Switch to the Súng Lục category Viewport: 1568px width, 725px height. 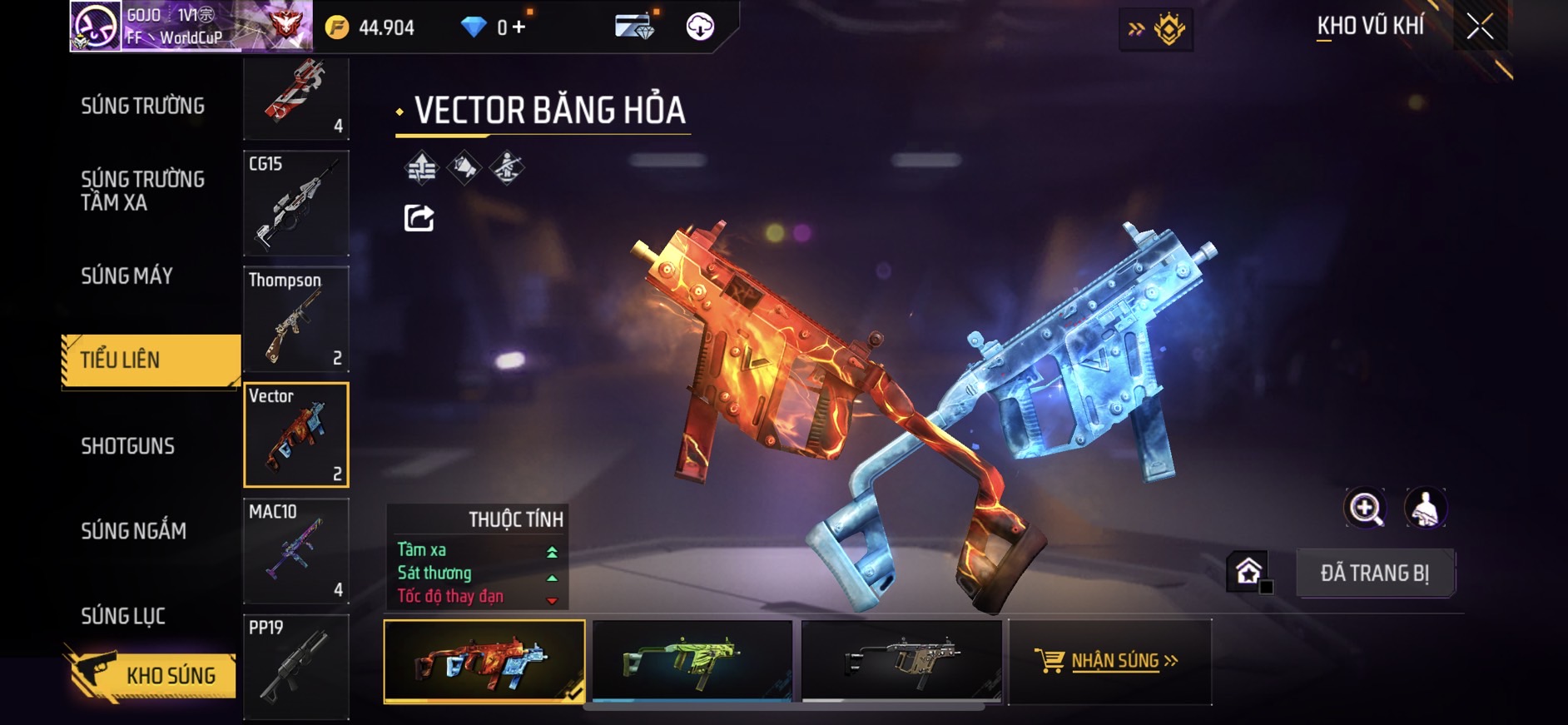(x=123, y=616)
